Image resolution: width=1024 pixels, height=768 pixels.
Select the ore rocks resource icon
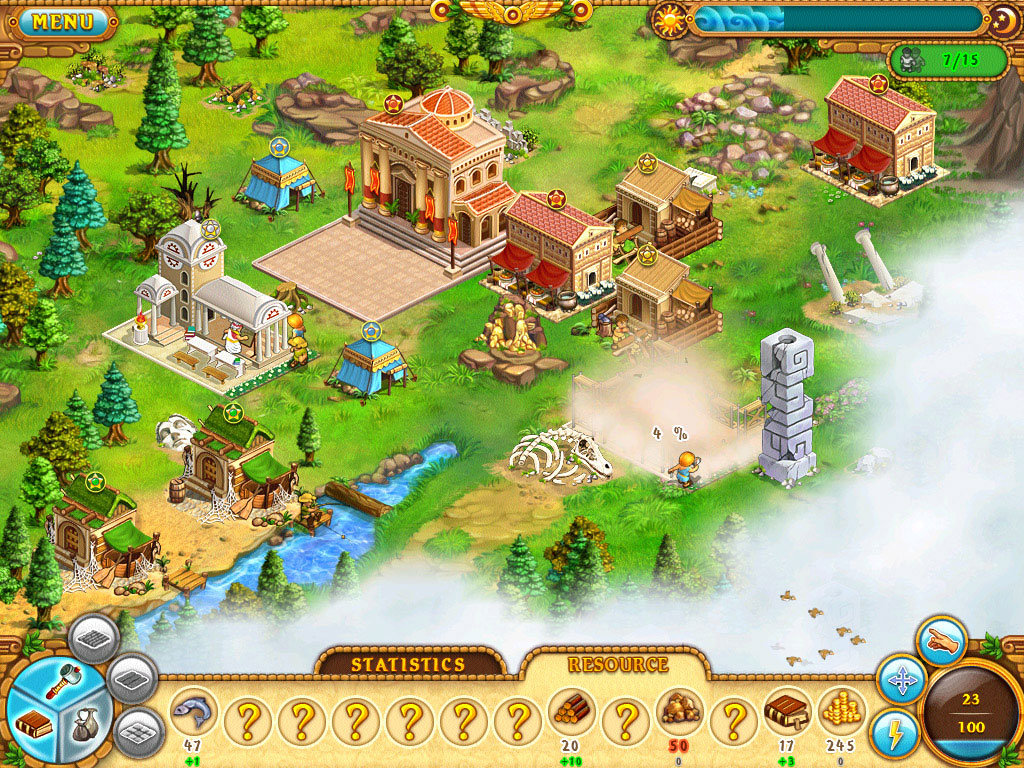(x=680, y=713)
